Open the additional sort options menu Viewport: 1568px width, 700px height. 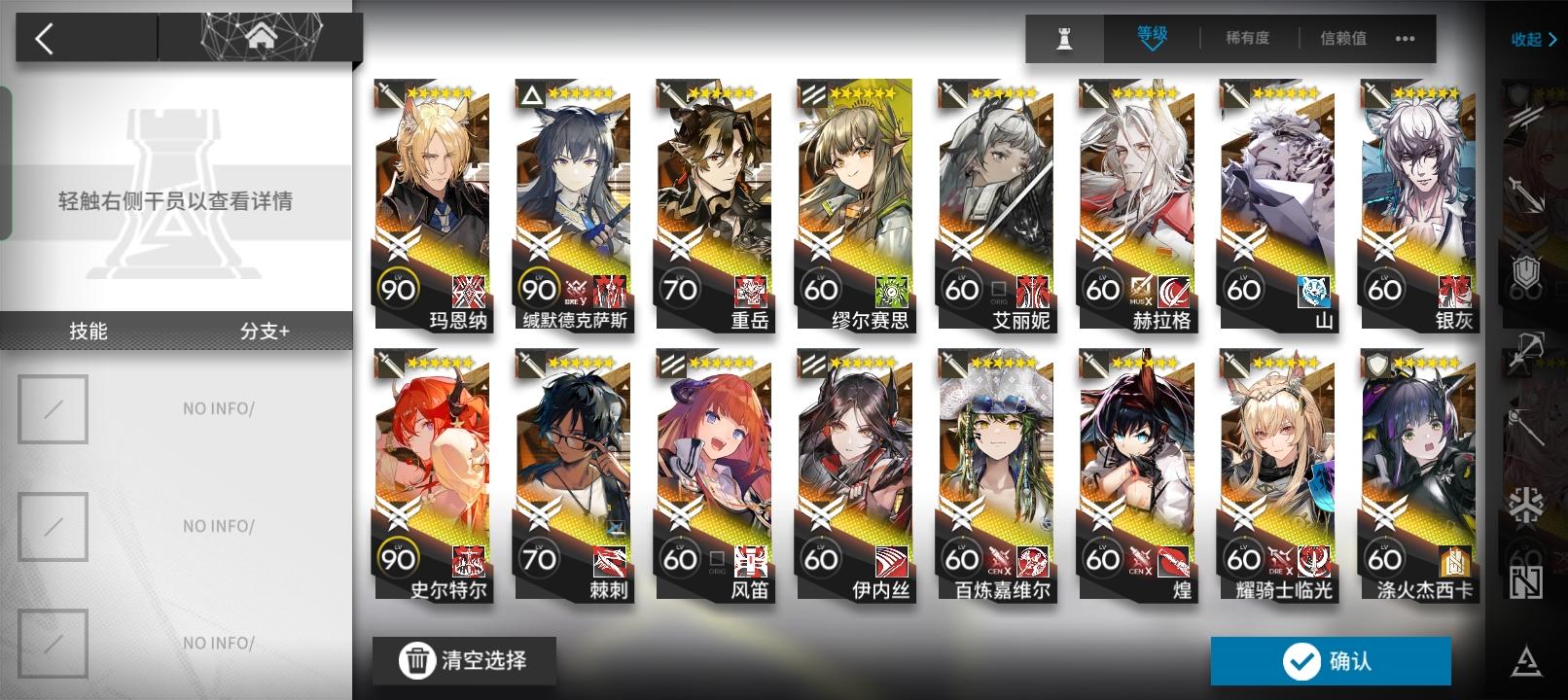[1405, 39]
